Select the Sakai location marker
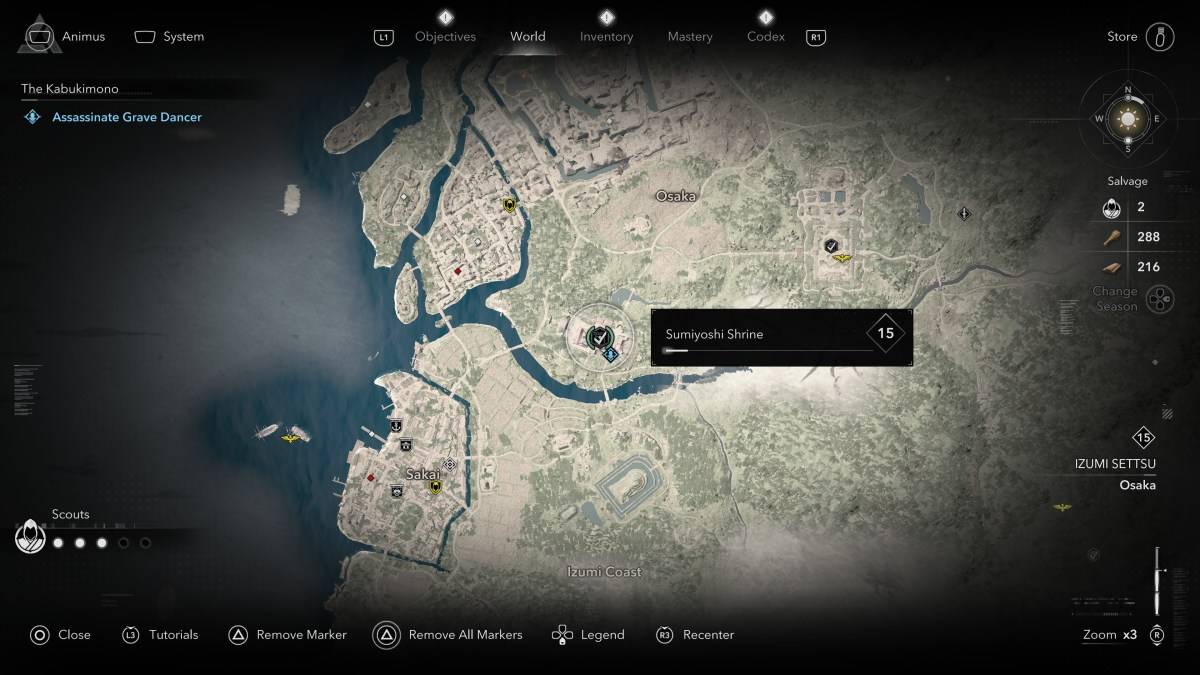This screenshot has width=1200, height=675. [450, 465]
